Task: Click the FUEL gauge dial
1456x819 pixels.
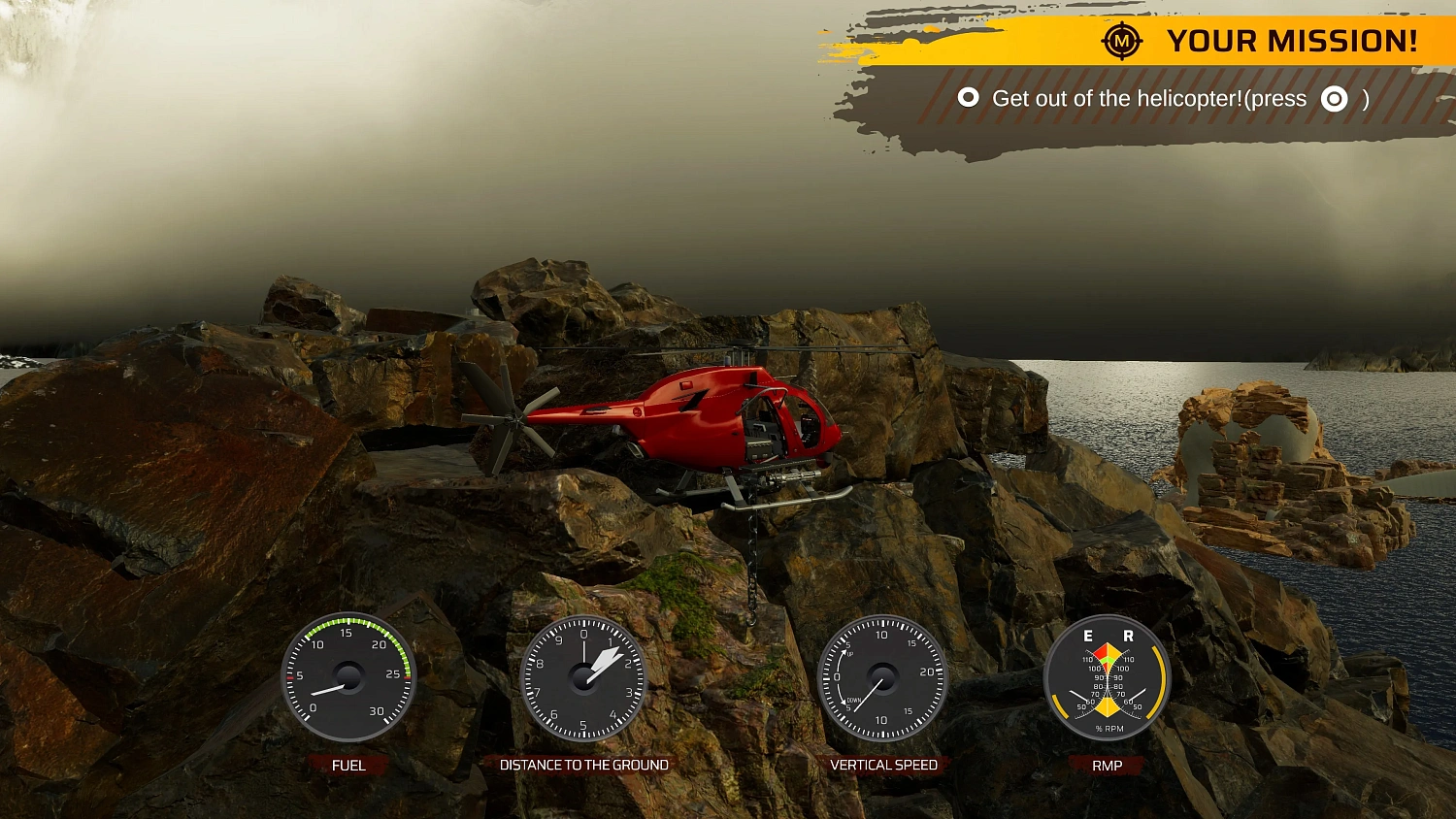Action: point(347,676)
